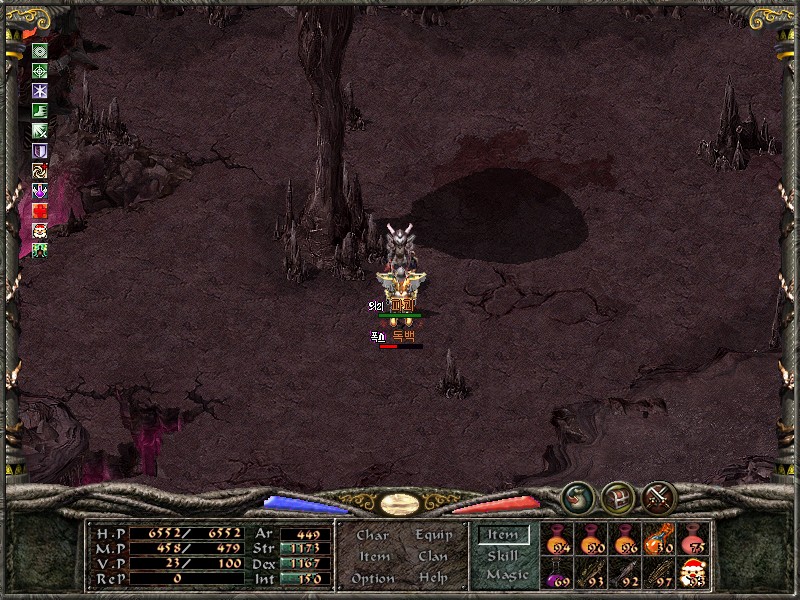The height and width of the screenshot is (600, 800).
Task: Click the Item entry beside Clan
Action: (374, 556)
